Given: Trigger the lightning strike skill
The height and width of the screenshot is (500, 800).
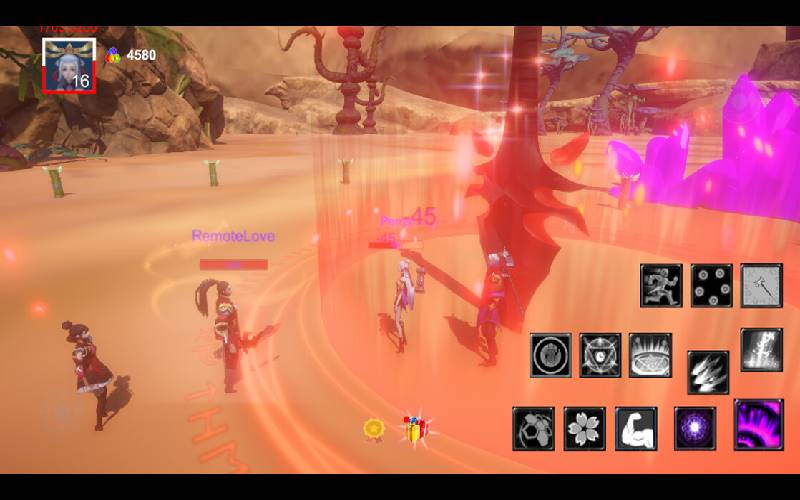Looking at the screenshot, I should pos(761,349).
